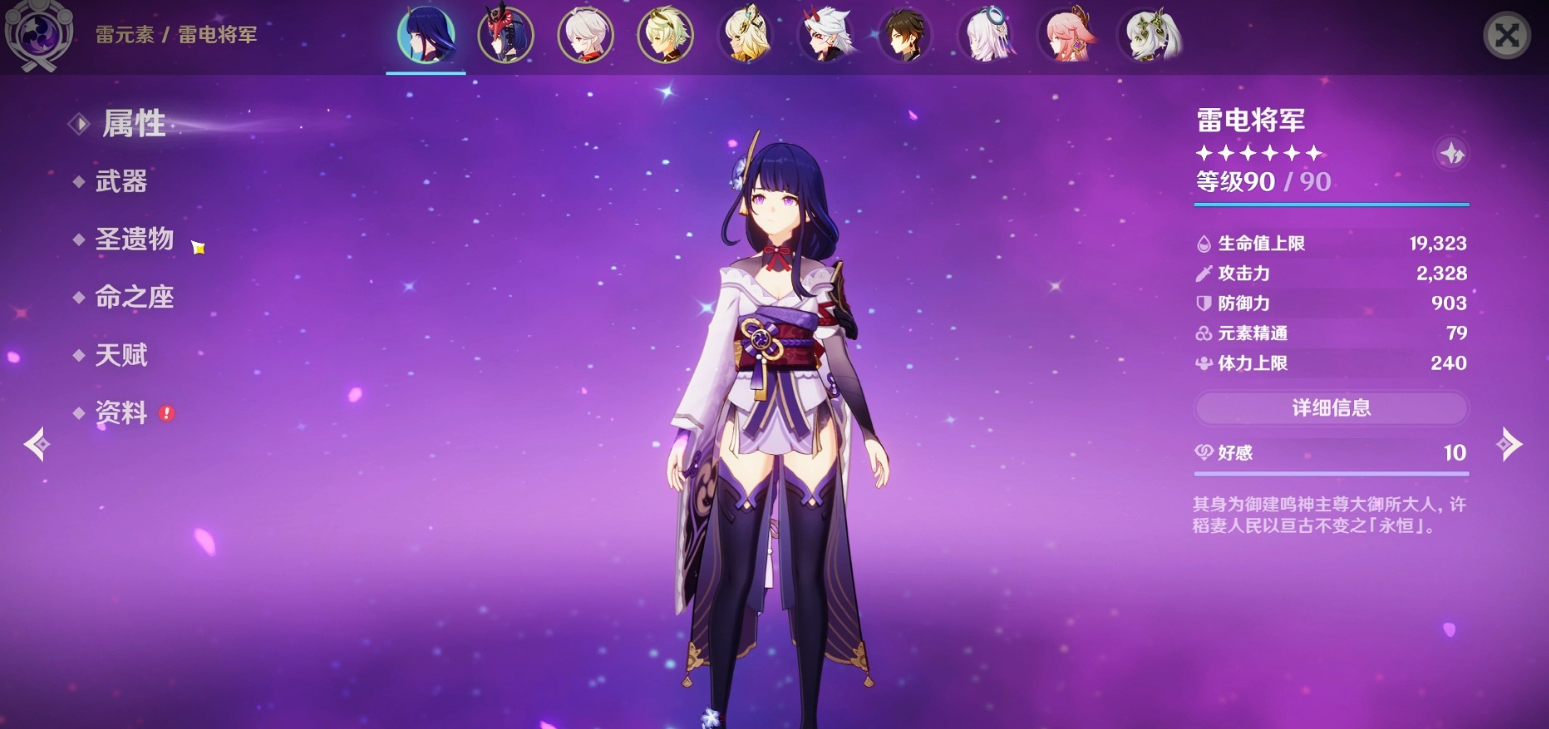This screenshot has height=729, width=1549.
Task: Select the 属性 attributes entry
Action: (x=133, y=124)
